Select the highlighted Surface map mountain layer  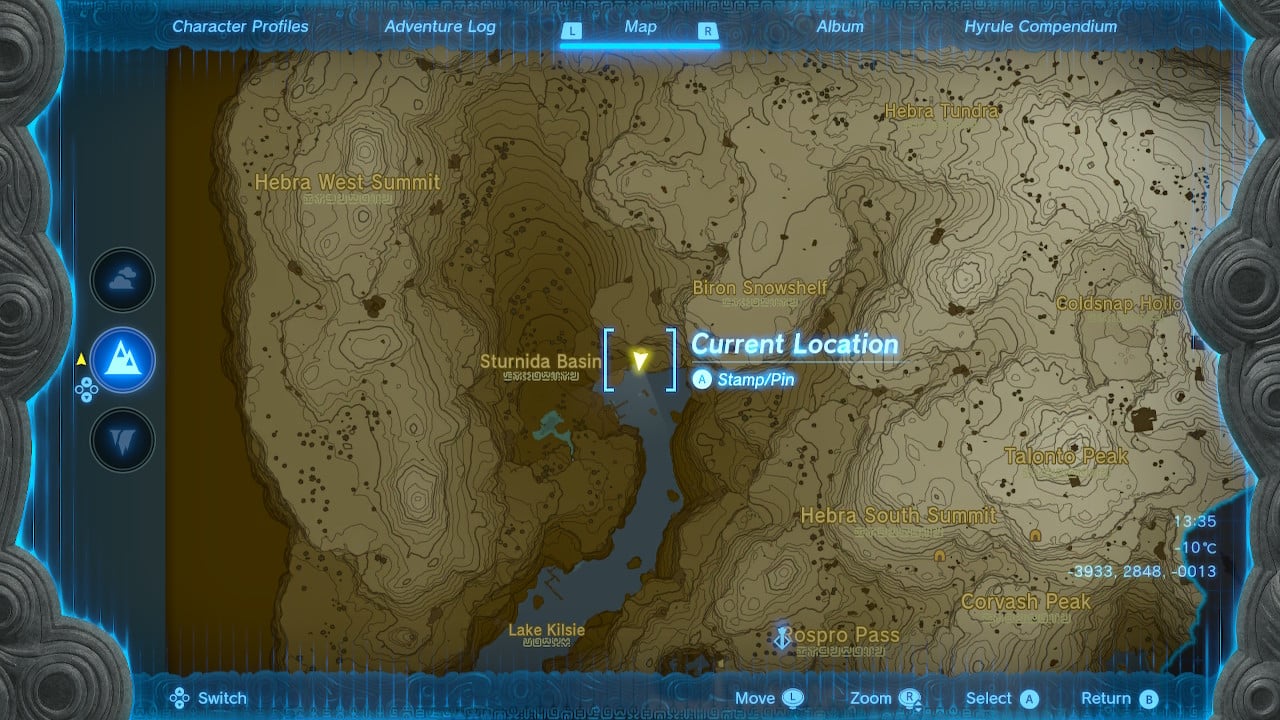click(x=122, y=360)
